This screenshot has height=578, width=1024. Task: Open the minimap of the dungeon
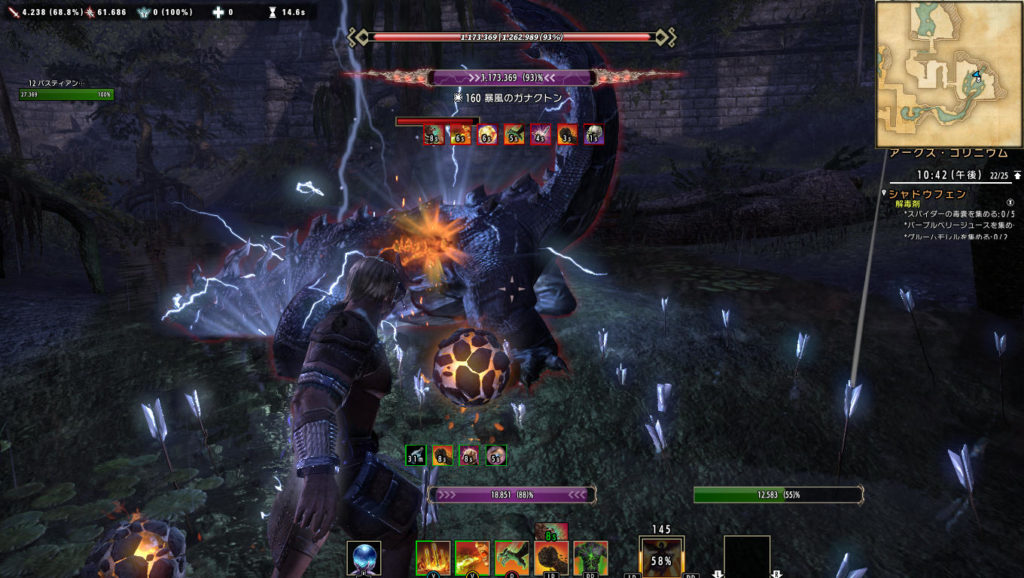point(948,73)
